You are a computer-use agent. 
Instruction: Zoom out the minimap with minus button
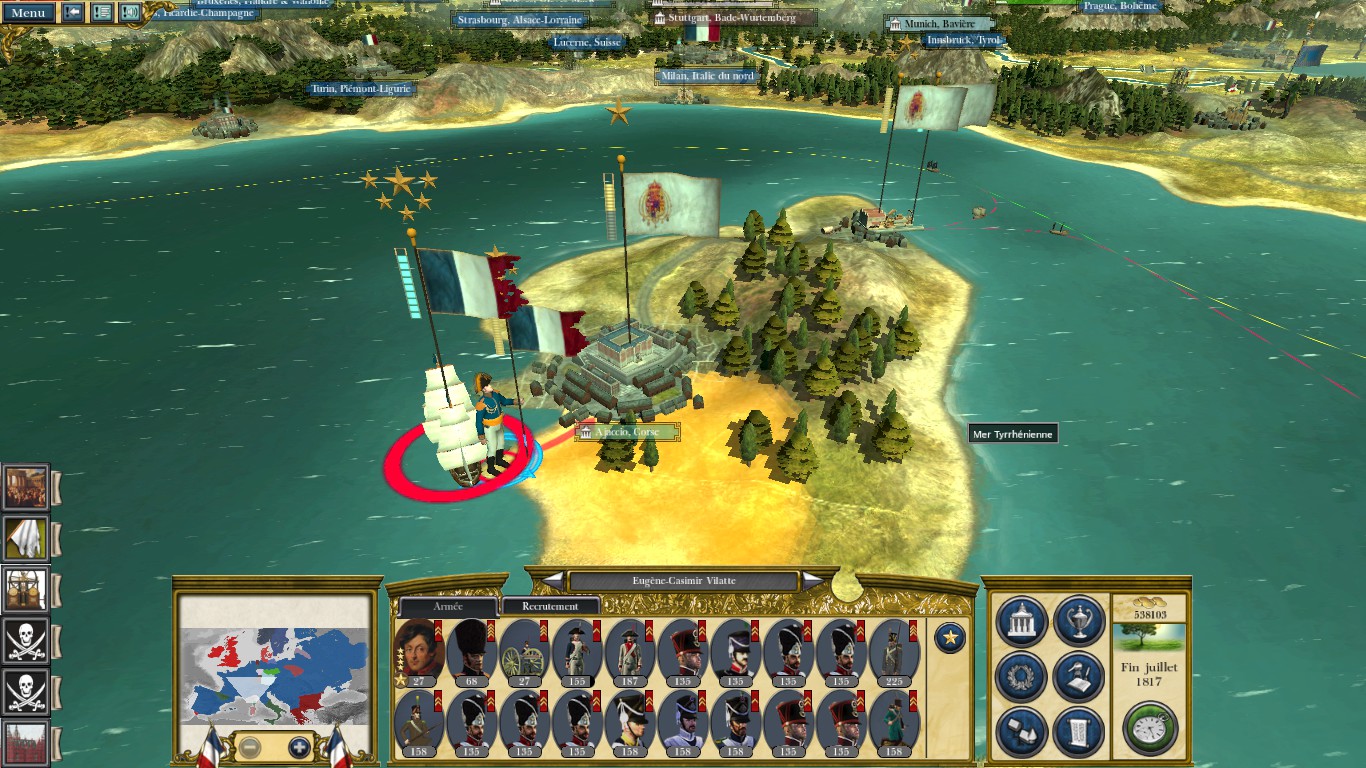[251, 746]
